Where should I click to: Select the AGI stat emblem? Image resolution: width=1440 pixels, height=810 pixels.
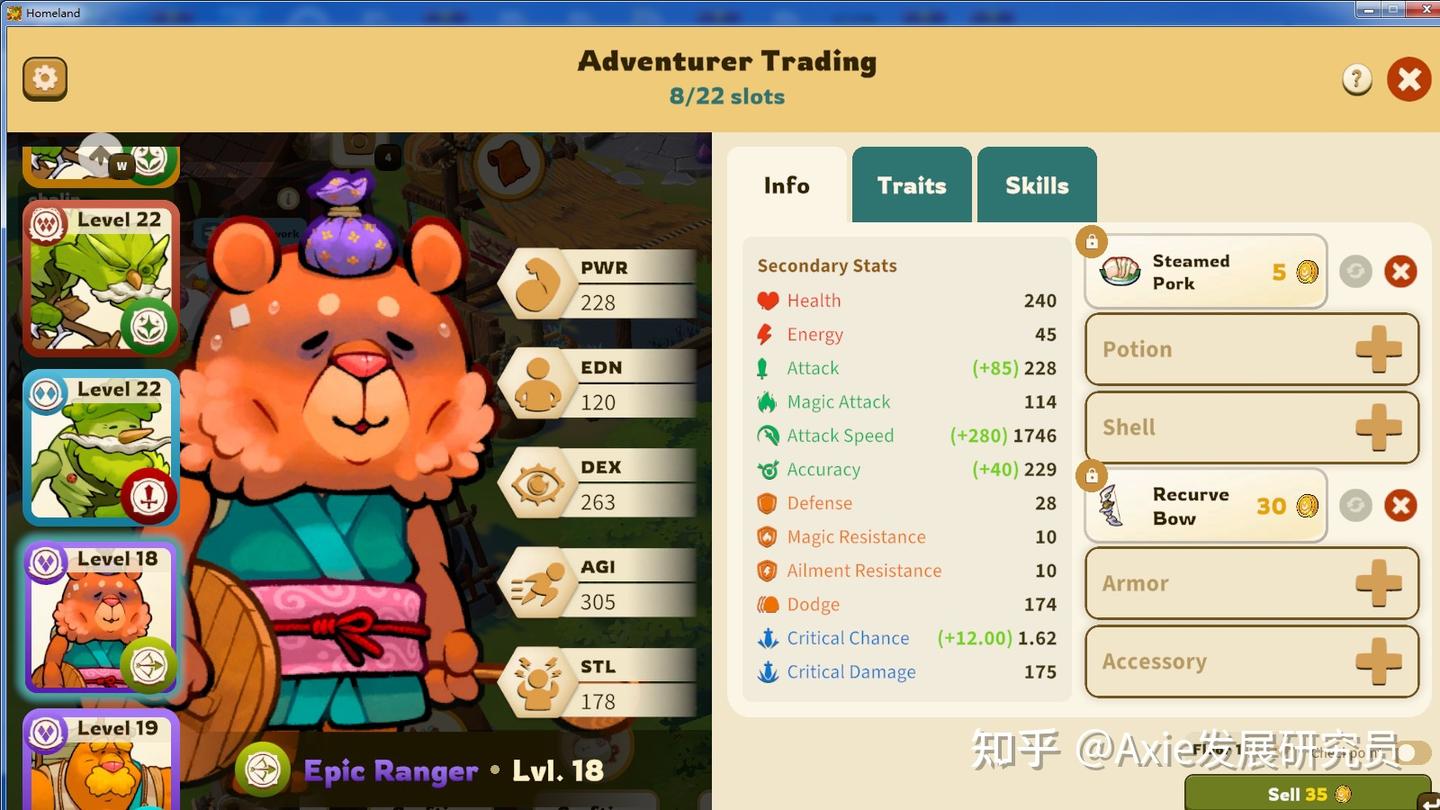tap(537, 583)
